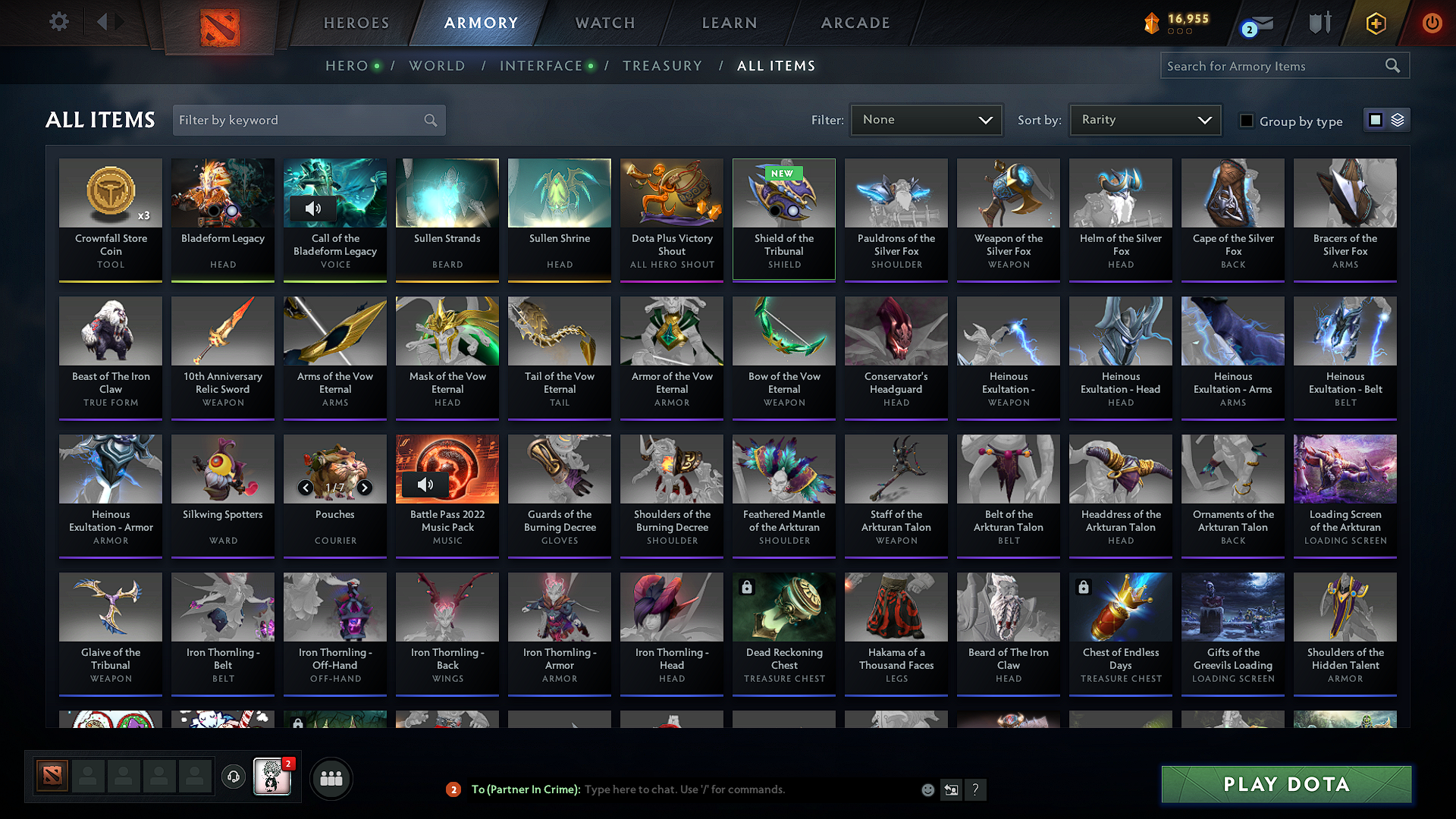The image size is (1456, 819).
Task: Toggle the Group by type checkbox
Action: pos(1247,121)
